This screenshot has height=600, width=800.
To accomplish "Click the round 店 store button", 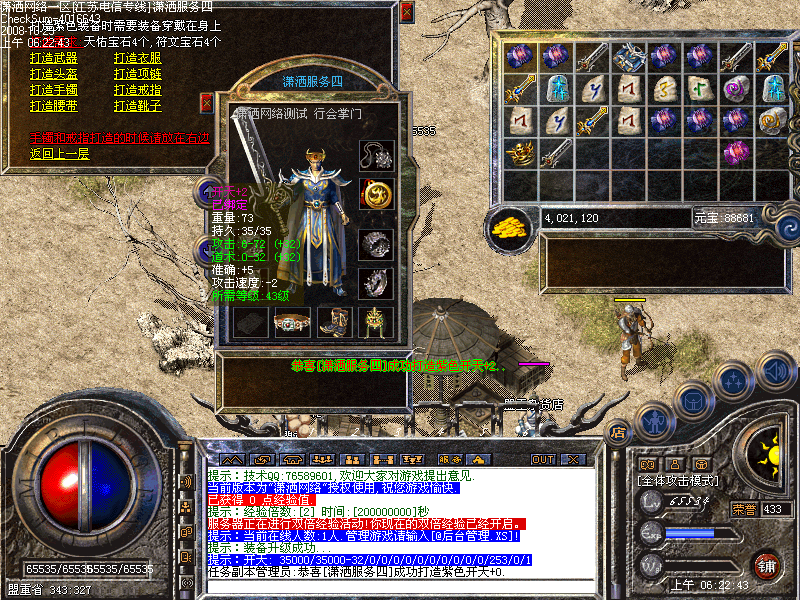I will pos(618,432).
